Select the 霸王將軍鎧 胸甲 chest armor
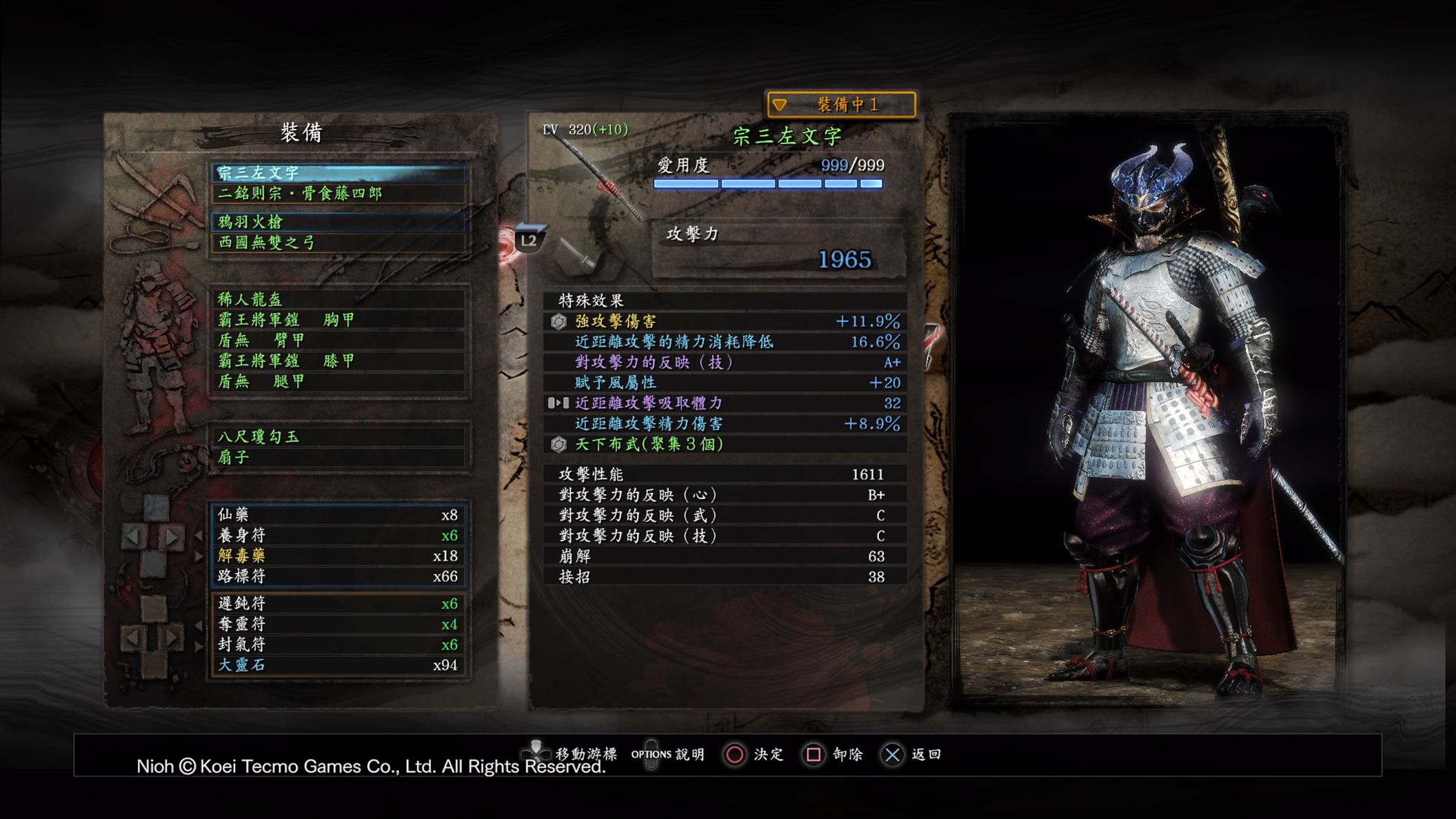This screenshot has height=819, width=1456. click(x=338, y=320)
